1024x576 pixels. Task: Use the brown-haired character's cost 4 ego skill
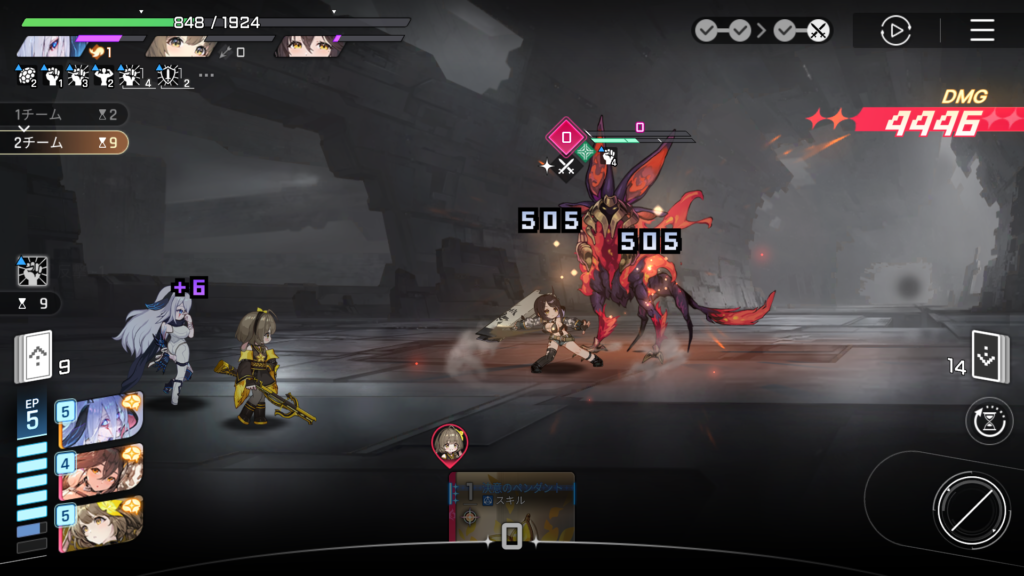click(100, 472)
